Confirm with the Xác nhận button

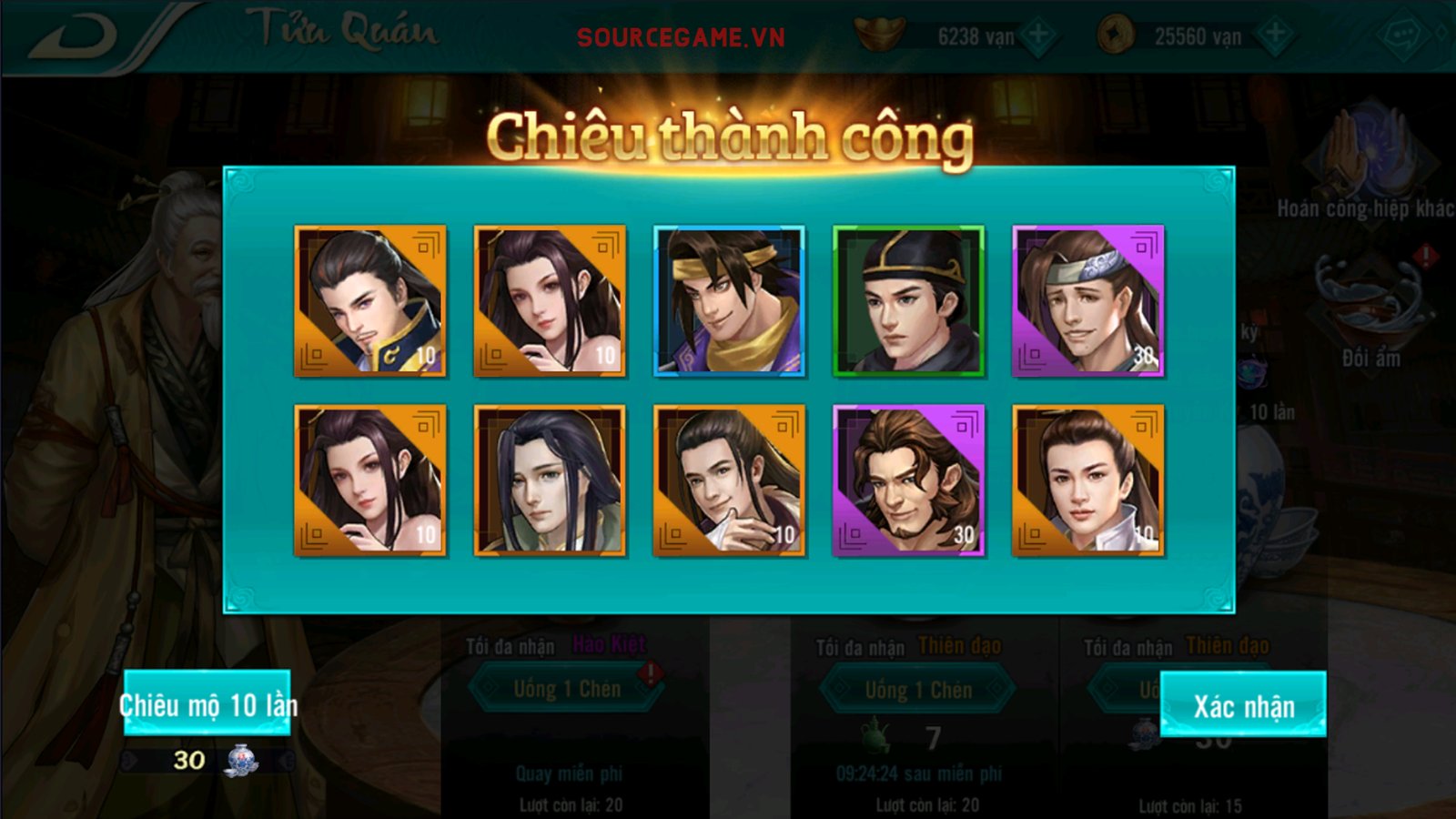1243,704
